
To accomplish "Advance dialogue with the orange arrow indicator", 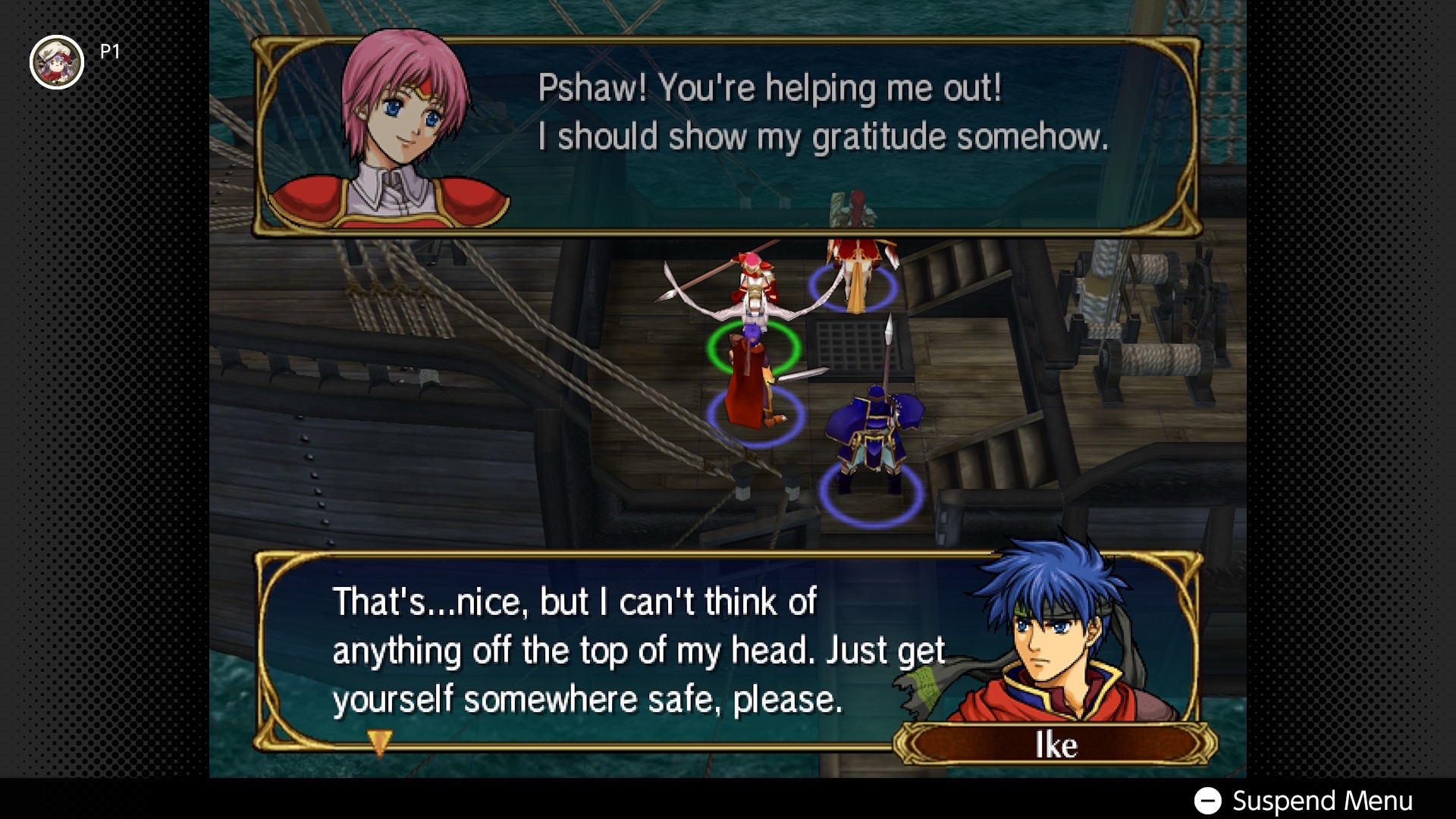I will [x=379, y=742].
